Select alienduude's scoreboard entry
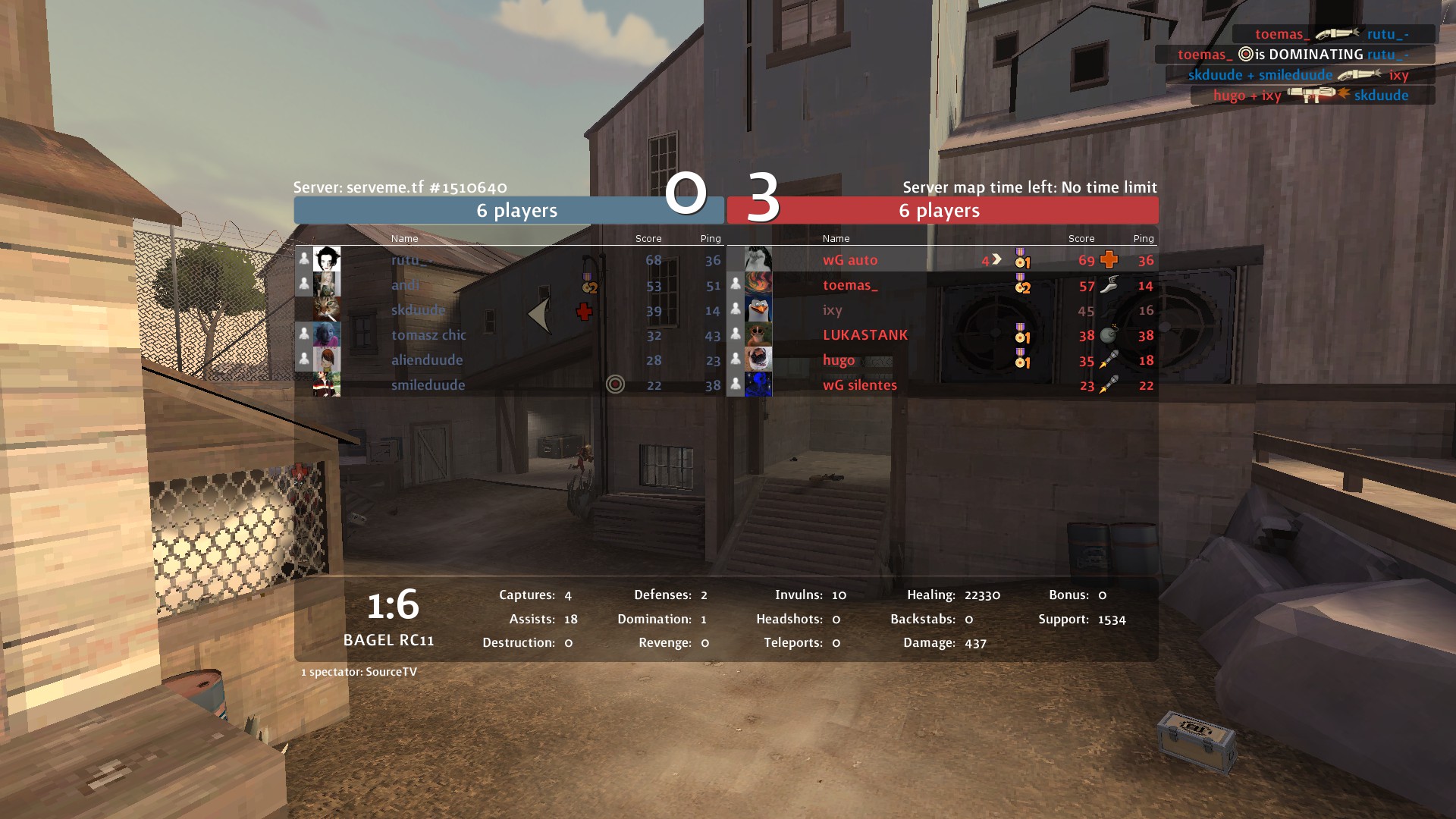 pos(509,360)
